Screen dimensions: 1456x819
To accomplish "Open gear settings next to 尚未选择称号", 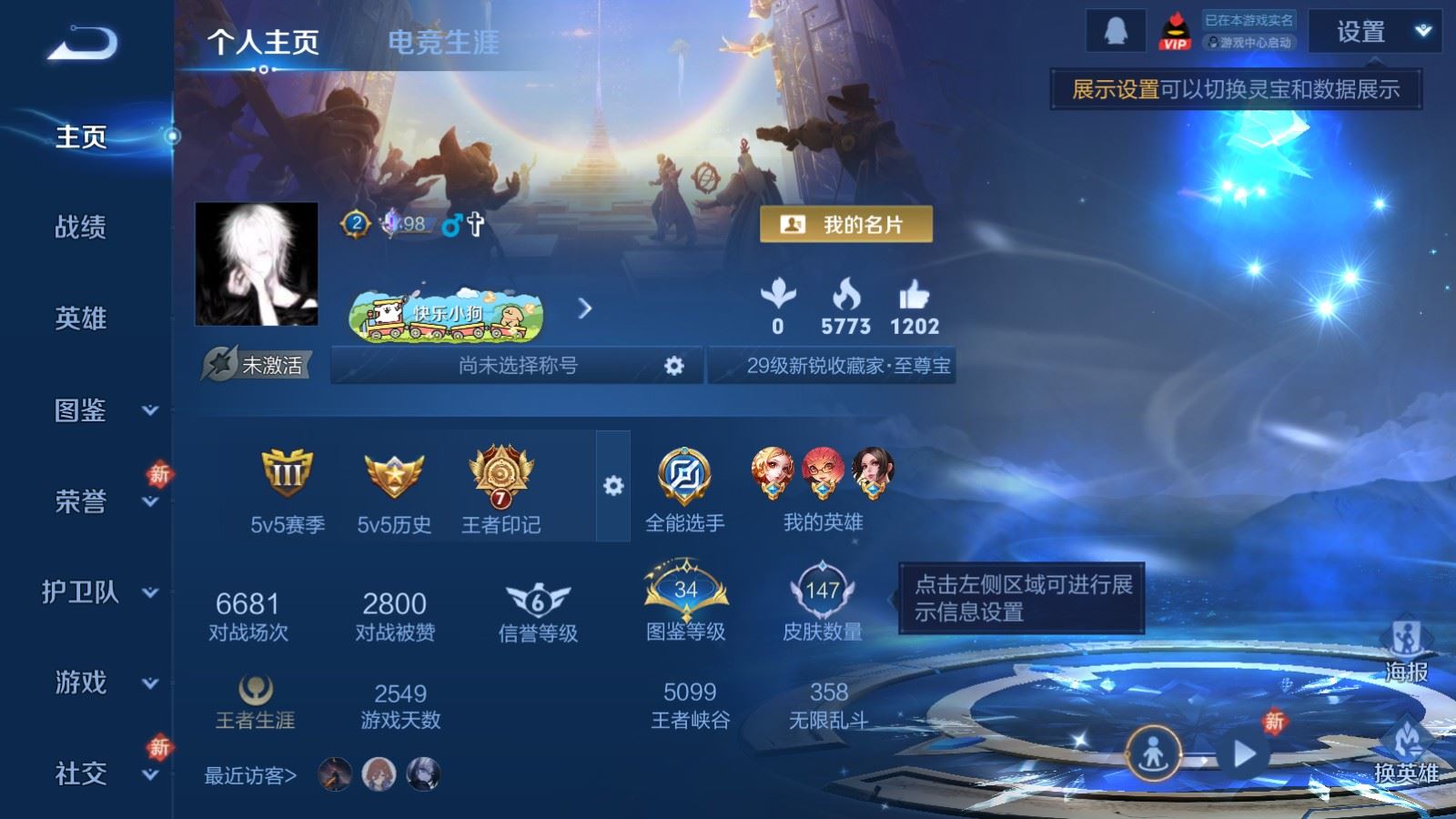I will [x=673, y=366].
